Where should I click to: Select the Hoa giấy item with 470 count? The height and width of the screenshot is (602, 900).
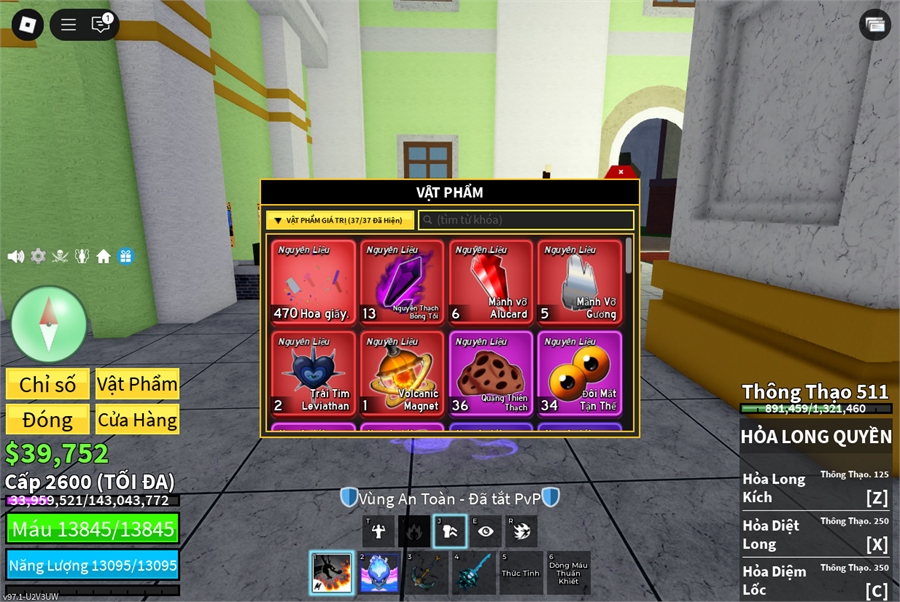coord(313,283)
